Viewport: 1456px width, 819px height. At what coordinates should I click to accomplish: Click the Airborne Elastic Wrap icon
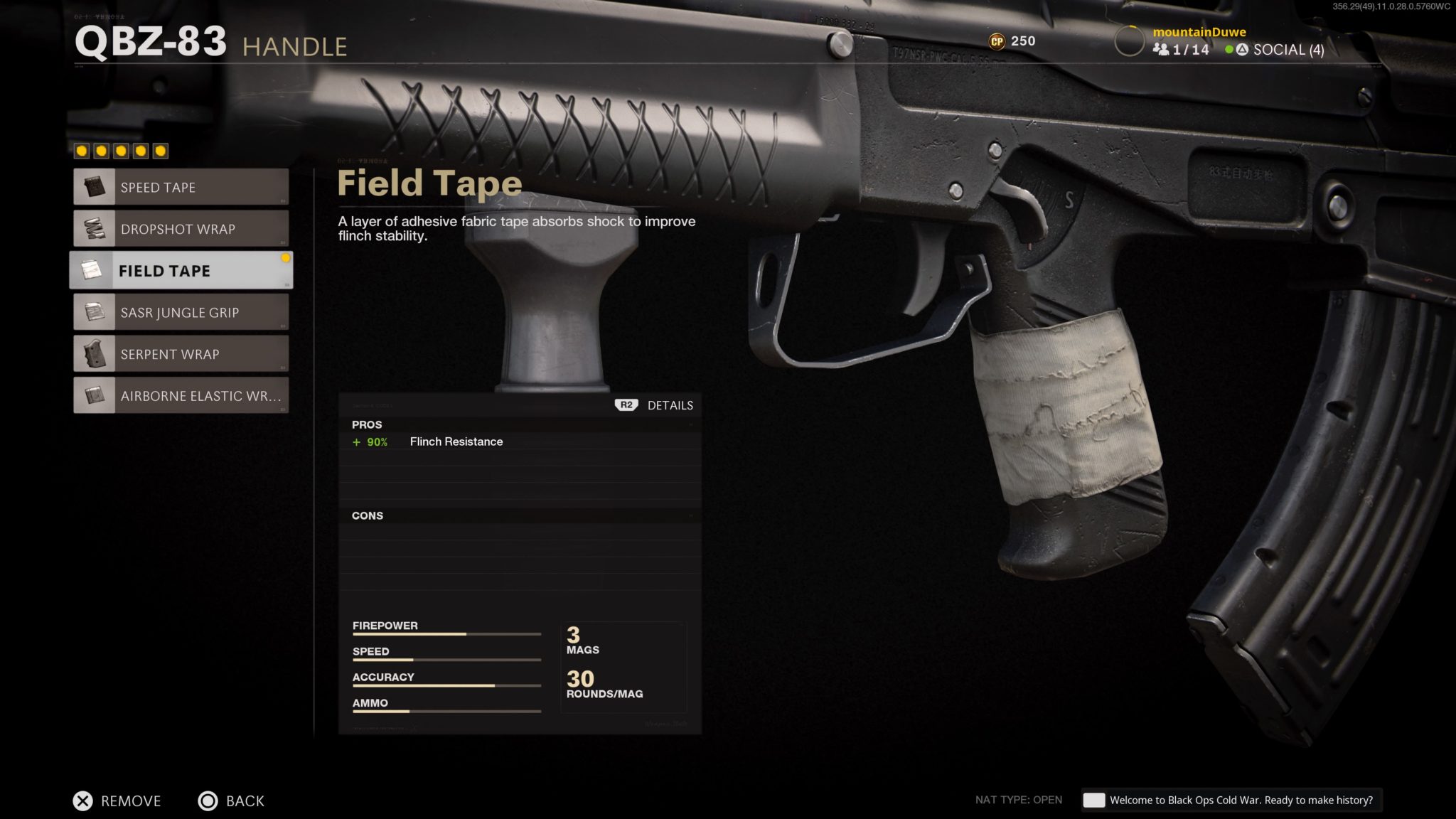[93, 395]
